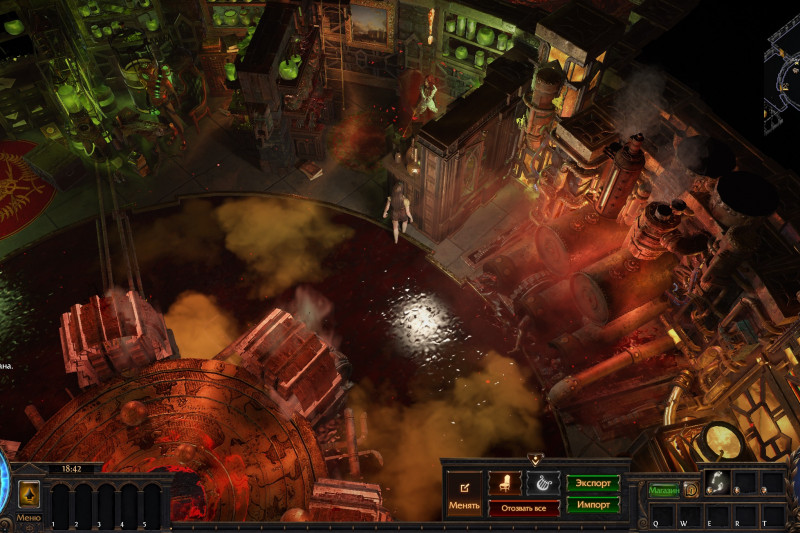Activate the white swirl skill icon
Image resolution: width=800 pixels, height=533 pixels.
point(717,483)
